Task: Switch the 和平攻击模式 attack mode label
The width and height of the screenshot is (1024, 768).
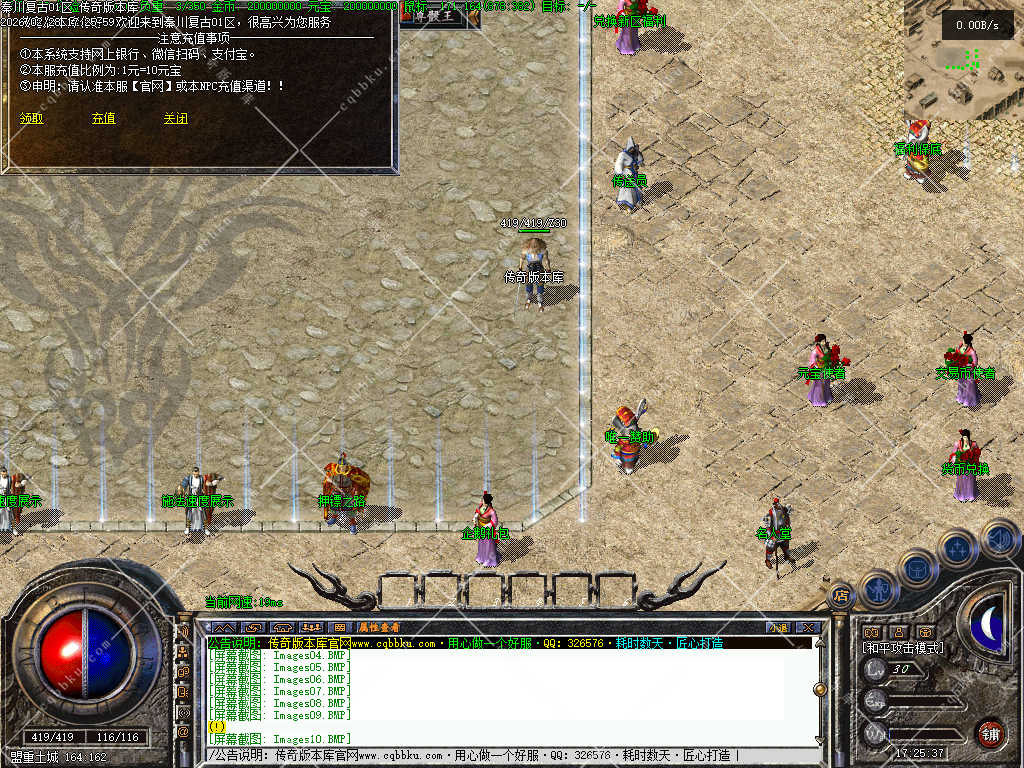Action: click(x=903, y=648)
